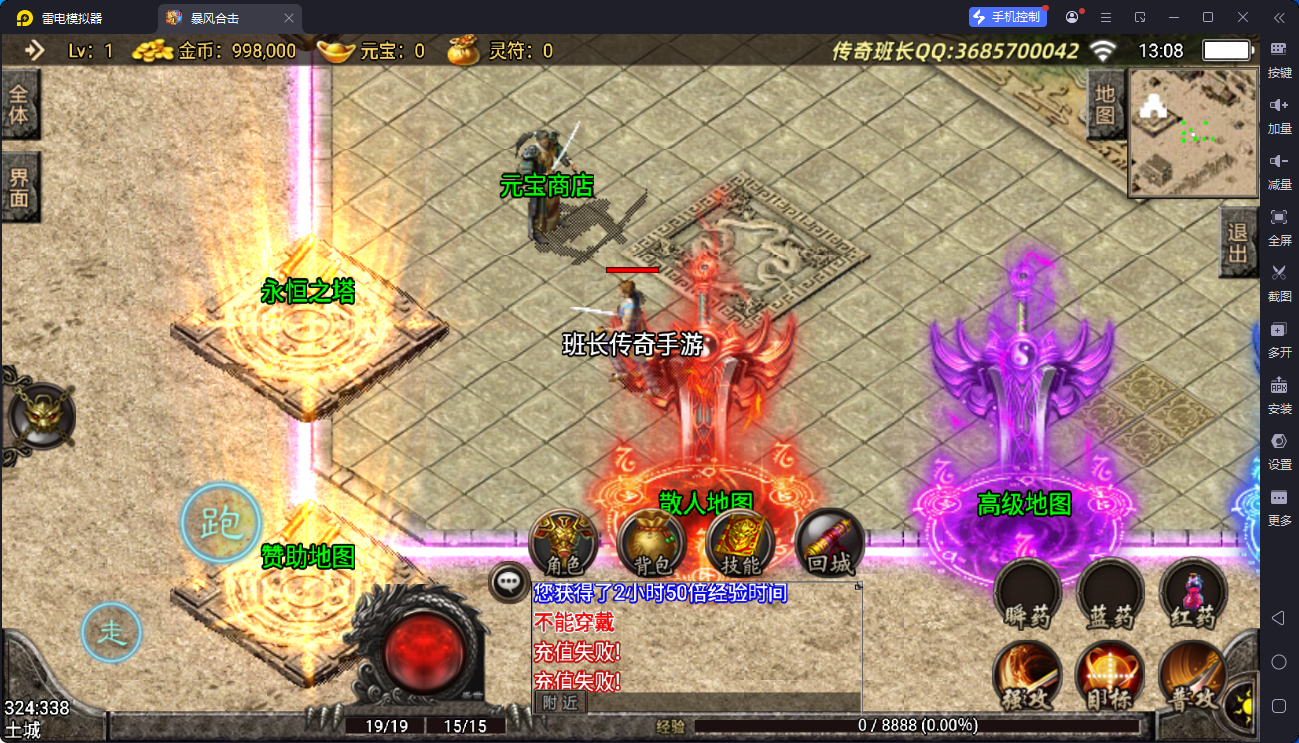Viewport: 1299px width, 743px height.
Task: Trigger the 普攻 normal attack
Action: click(1193, 675)
